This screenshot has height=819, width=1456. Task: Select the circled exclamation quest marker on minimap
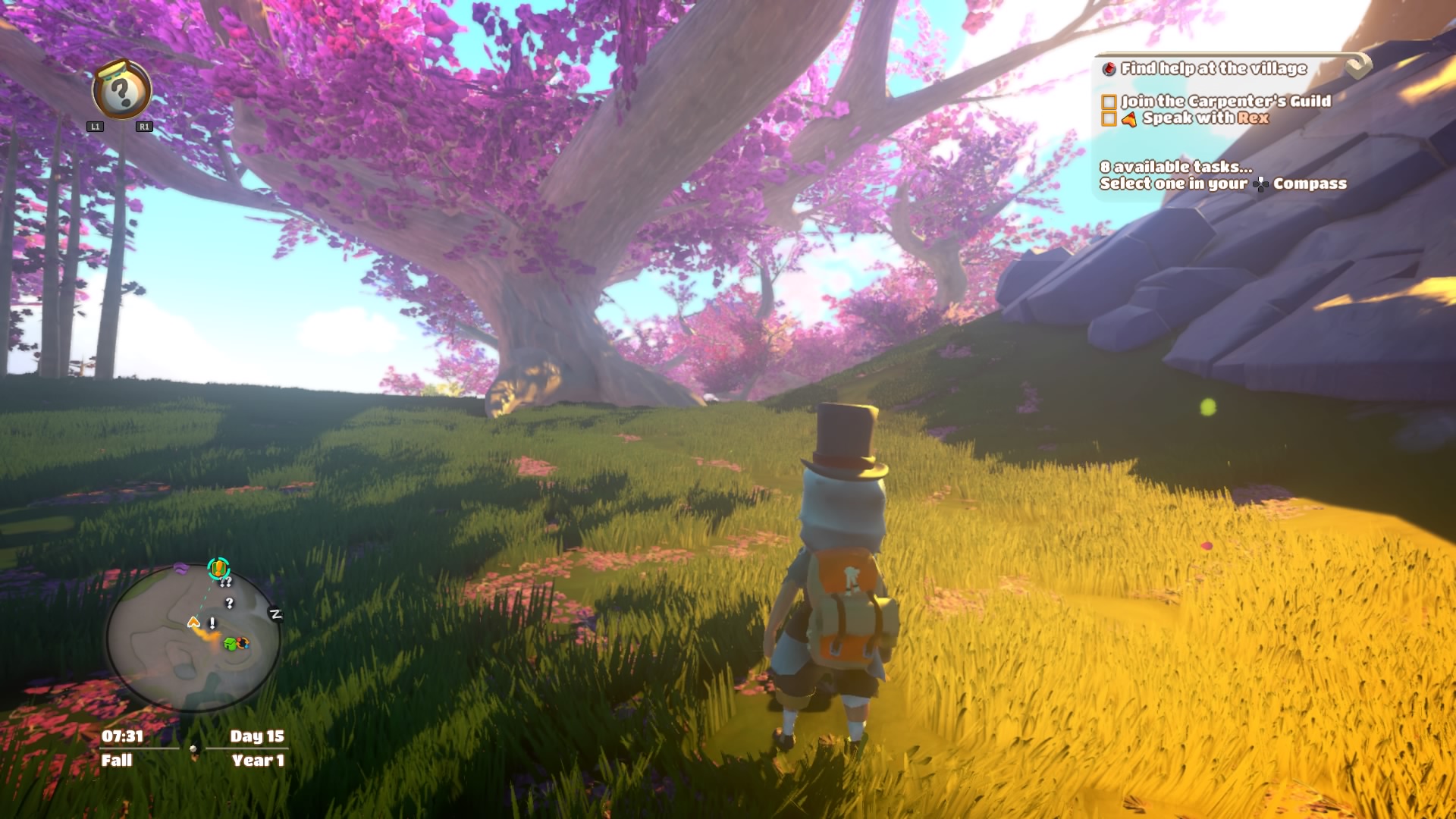(x=218, y=567)
